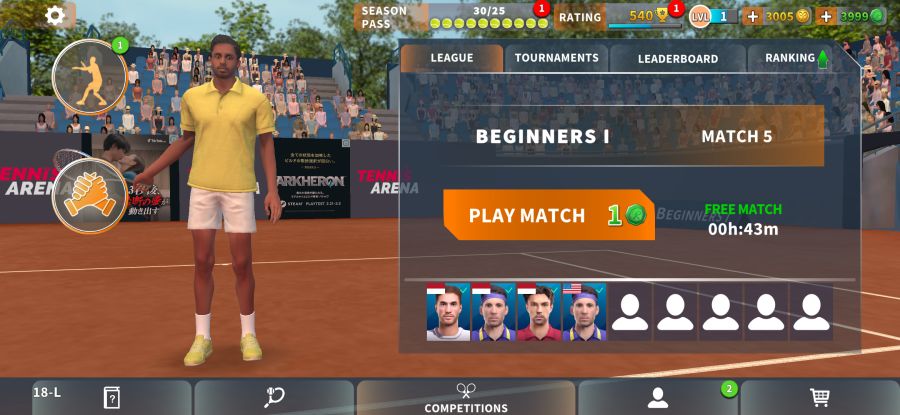900x415 pixels.
Task: Open the racket equipment section
Action: click(274, 397)
